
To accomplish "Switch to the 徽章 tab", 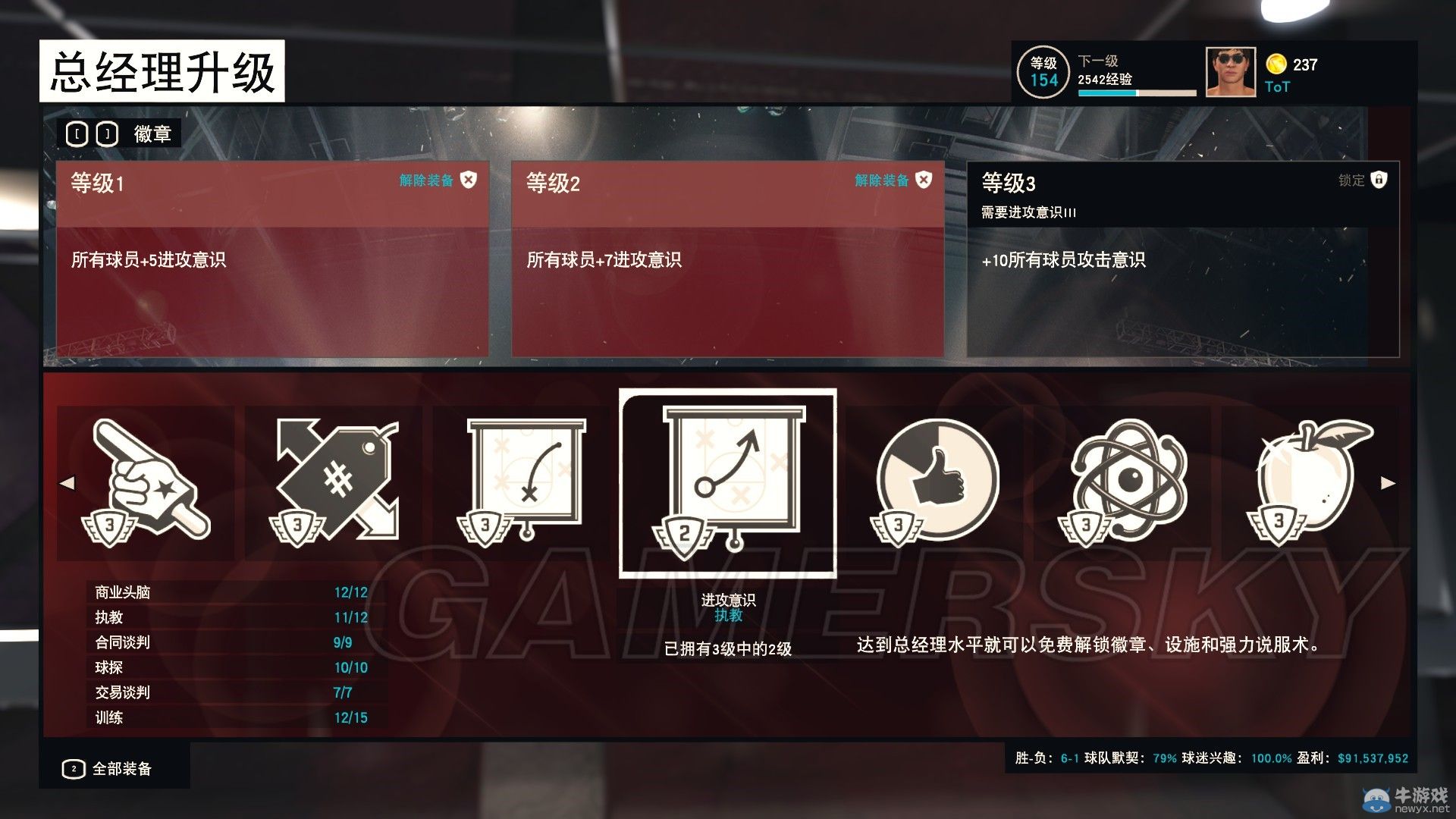I will 153,133.
